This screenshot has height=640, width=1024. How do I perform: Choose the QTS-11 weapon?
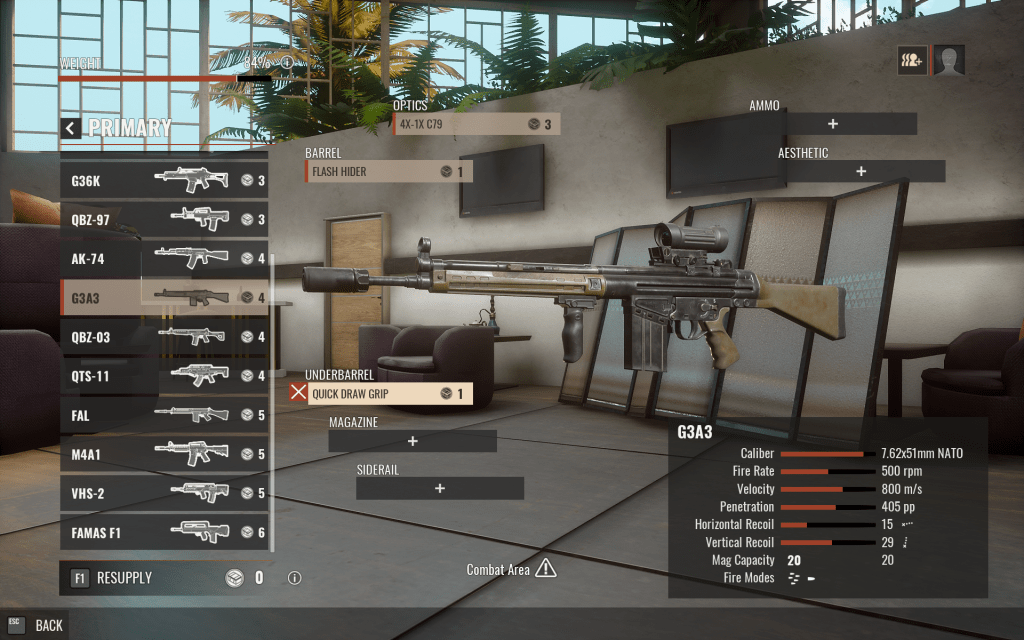point(164,376)
